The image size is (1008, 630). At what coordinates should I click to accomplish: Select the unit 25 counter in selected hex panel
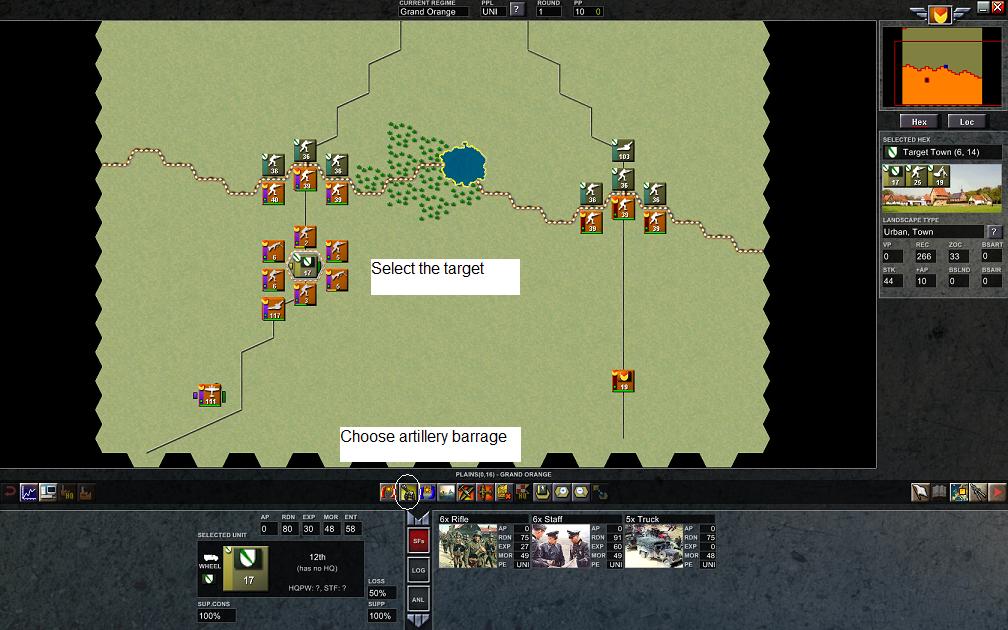tap(916, 177)
